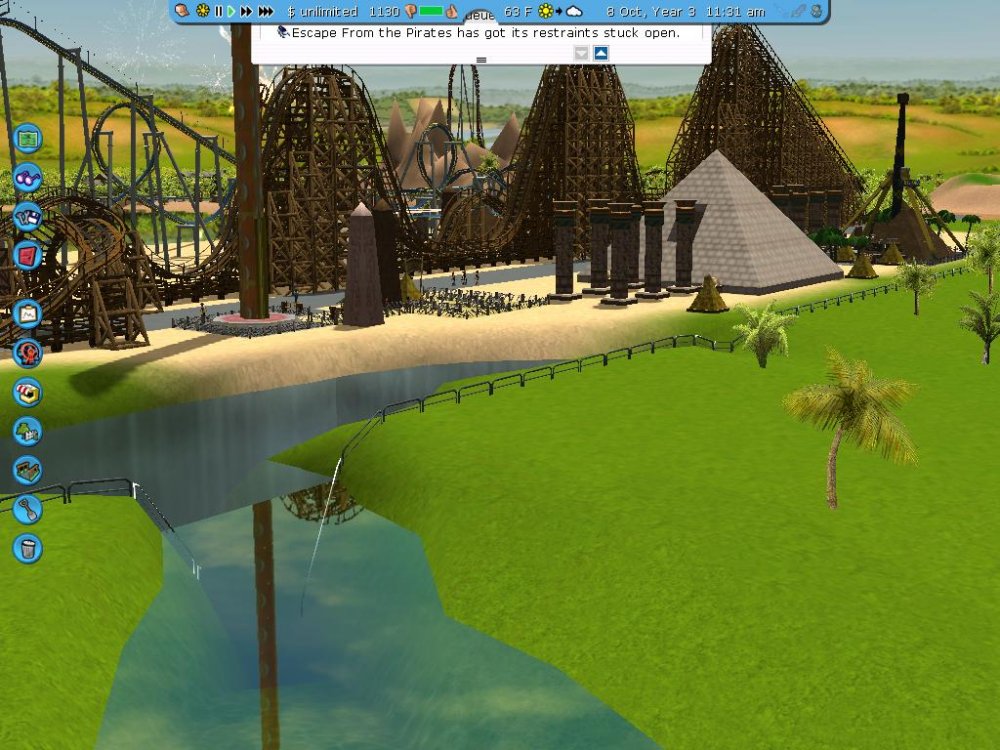Open the park map icon
The image size is (1000, 750).
coord(28,135)
